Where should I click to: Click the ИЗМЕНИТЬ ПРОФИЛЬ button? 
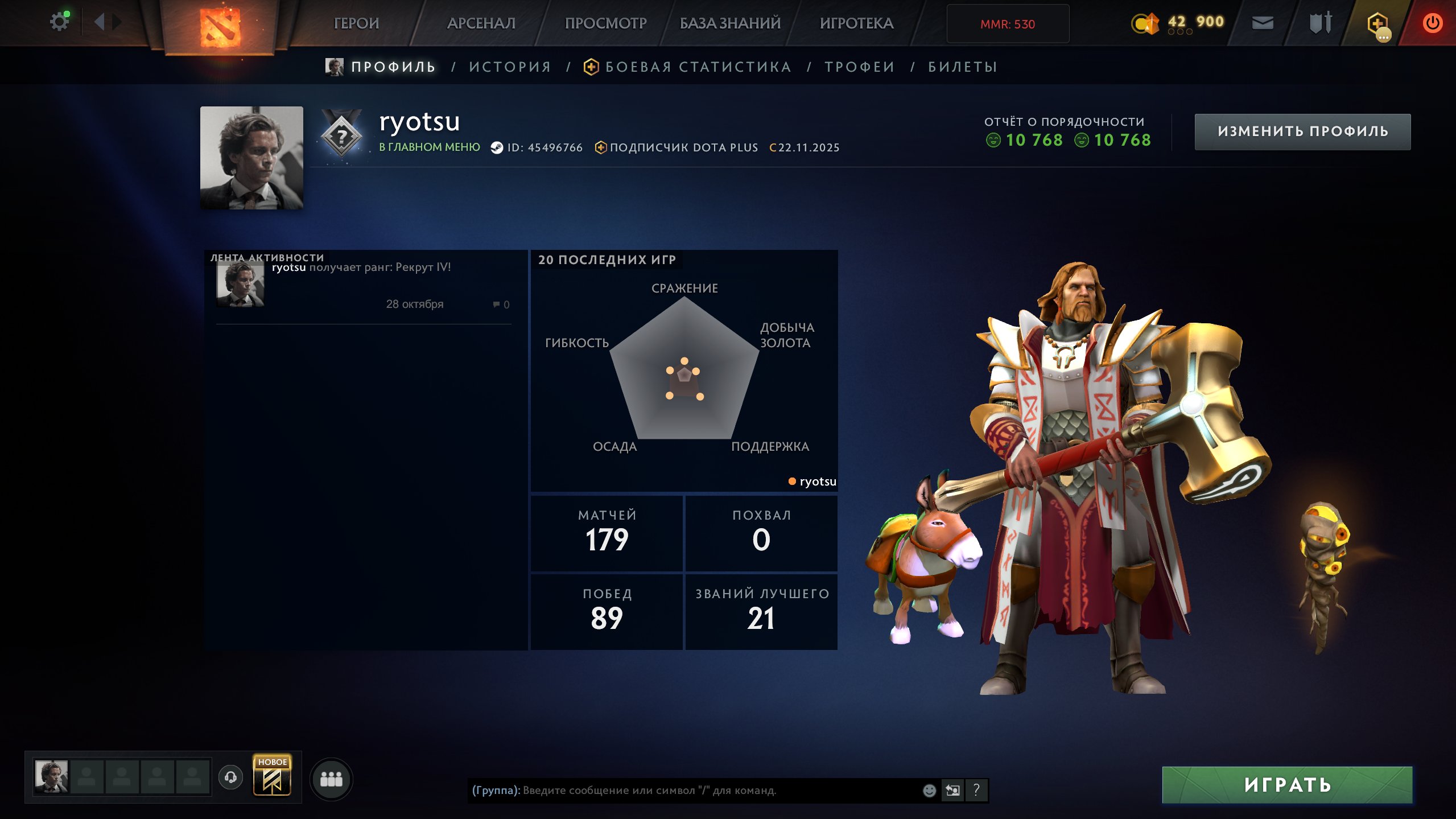click(1303, 131)
